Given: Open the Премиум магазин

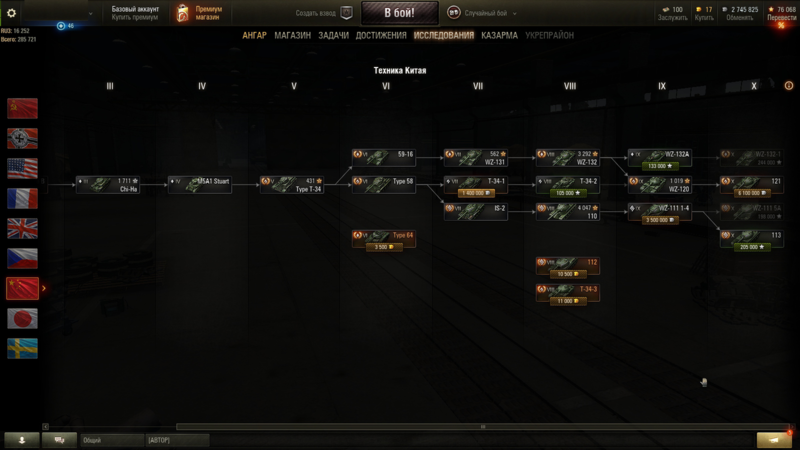Looking at the screenshot, I should [199, 13].
